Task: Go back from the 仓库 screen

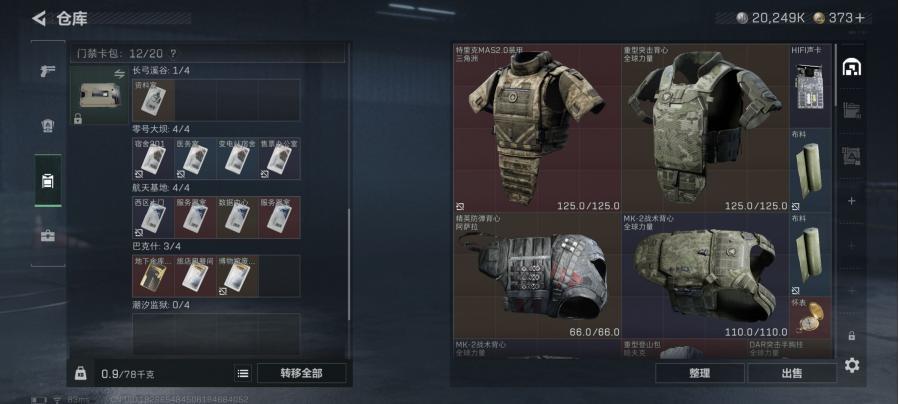Action: point(39,18)
